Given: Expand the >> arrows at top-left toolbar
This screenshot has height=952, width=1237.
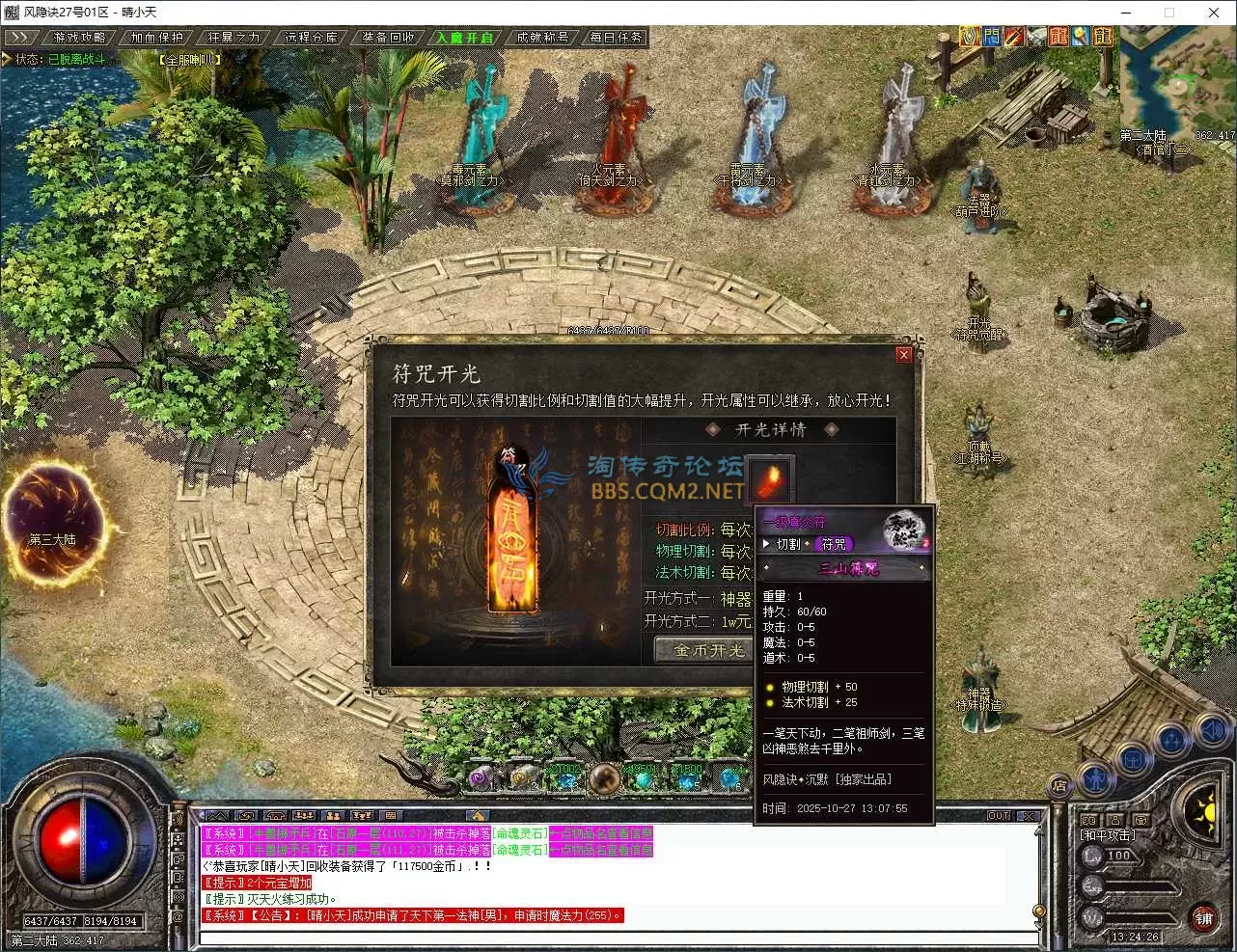Looking at the screenshot, I should tap(21, 37).
